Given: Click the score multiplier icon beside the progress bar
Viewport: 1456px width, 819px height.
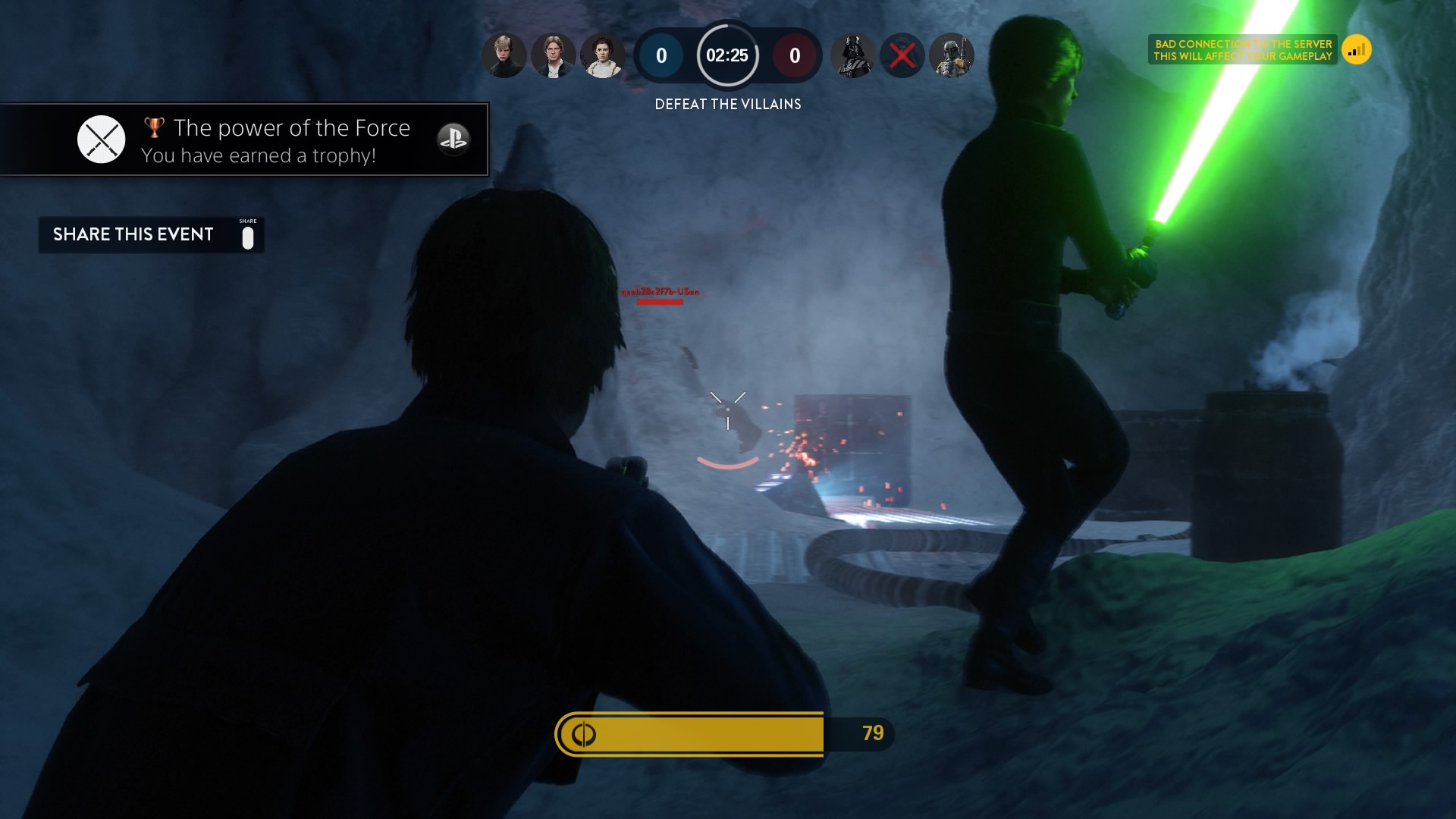Looking at the screenshot, I should click(x=582, y=733).
